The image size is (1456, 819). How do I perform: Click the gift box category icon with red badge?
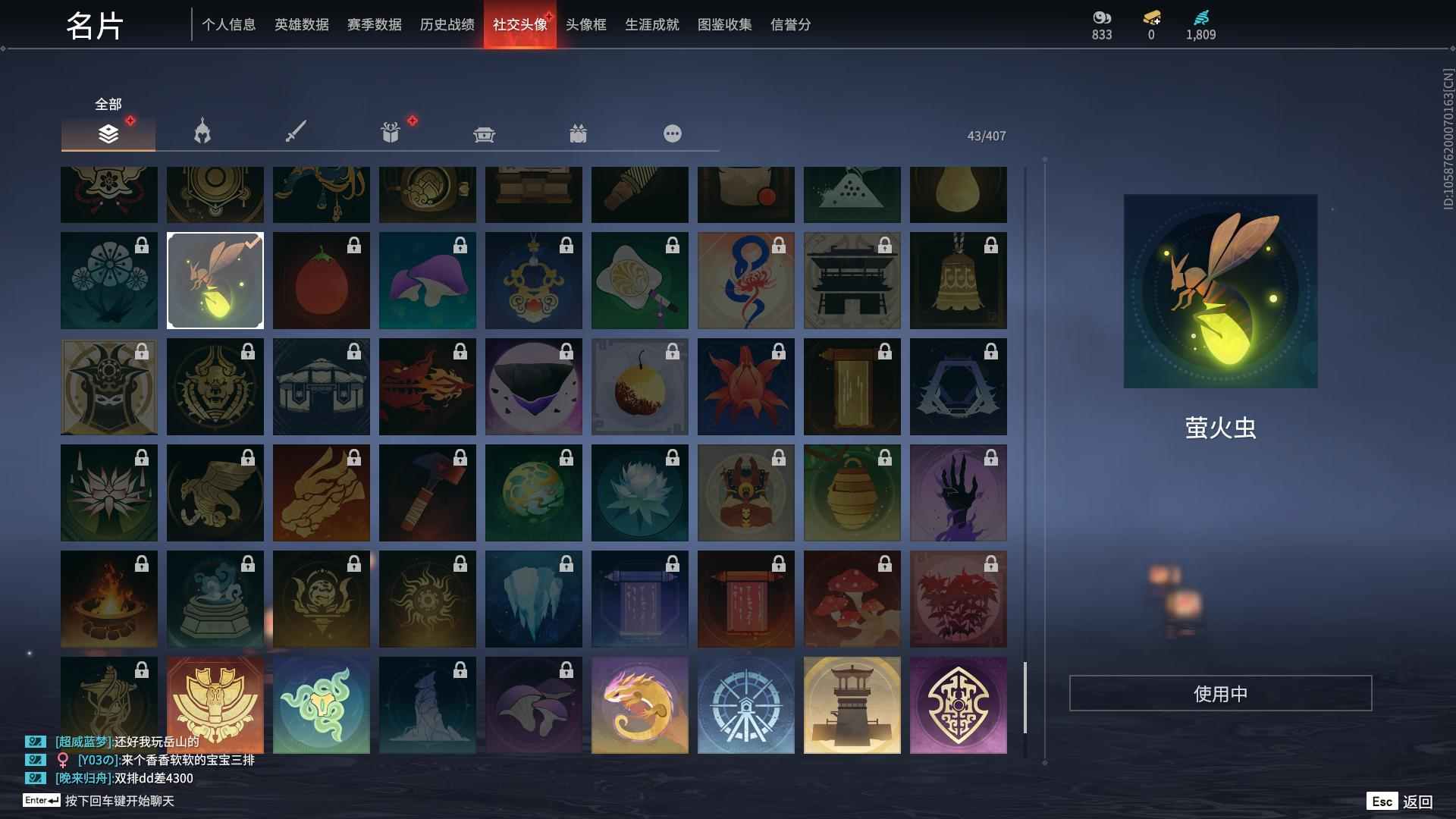coord(391,133)
